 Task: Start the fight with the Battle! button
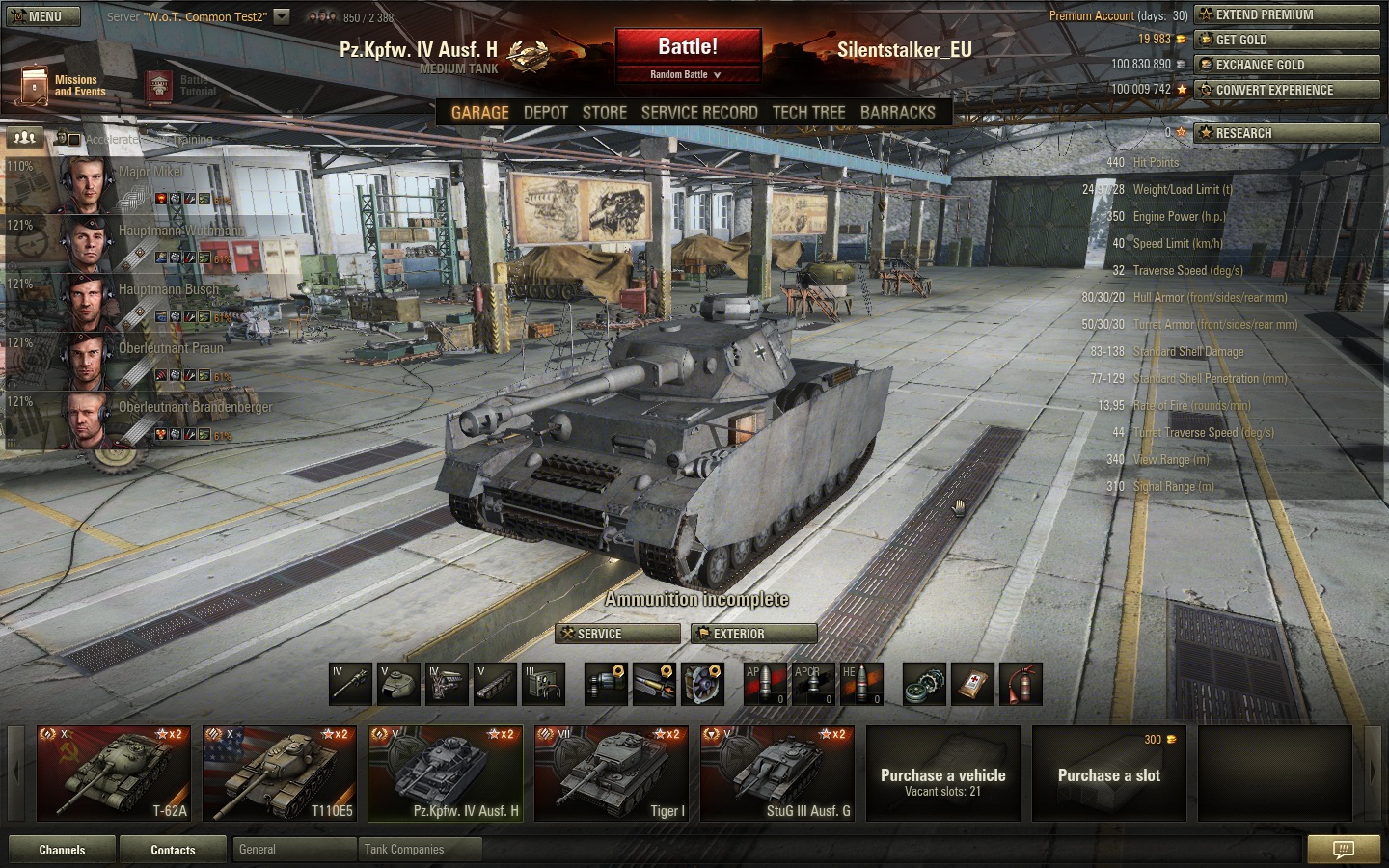coord(688,47)
